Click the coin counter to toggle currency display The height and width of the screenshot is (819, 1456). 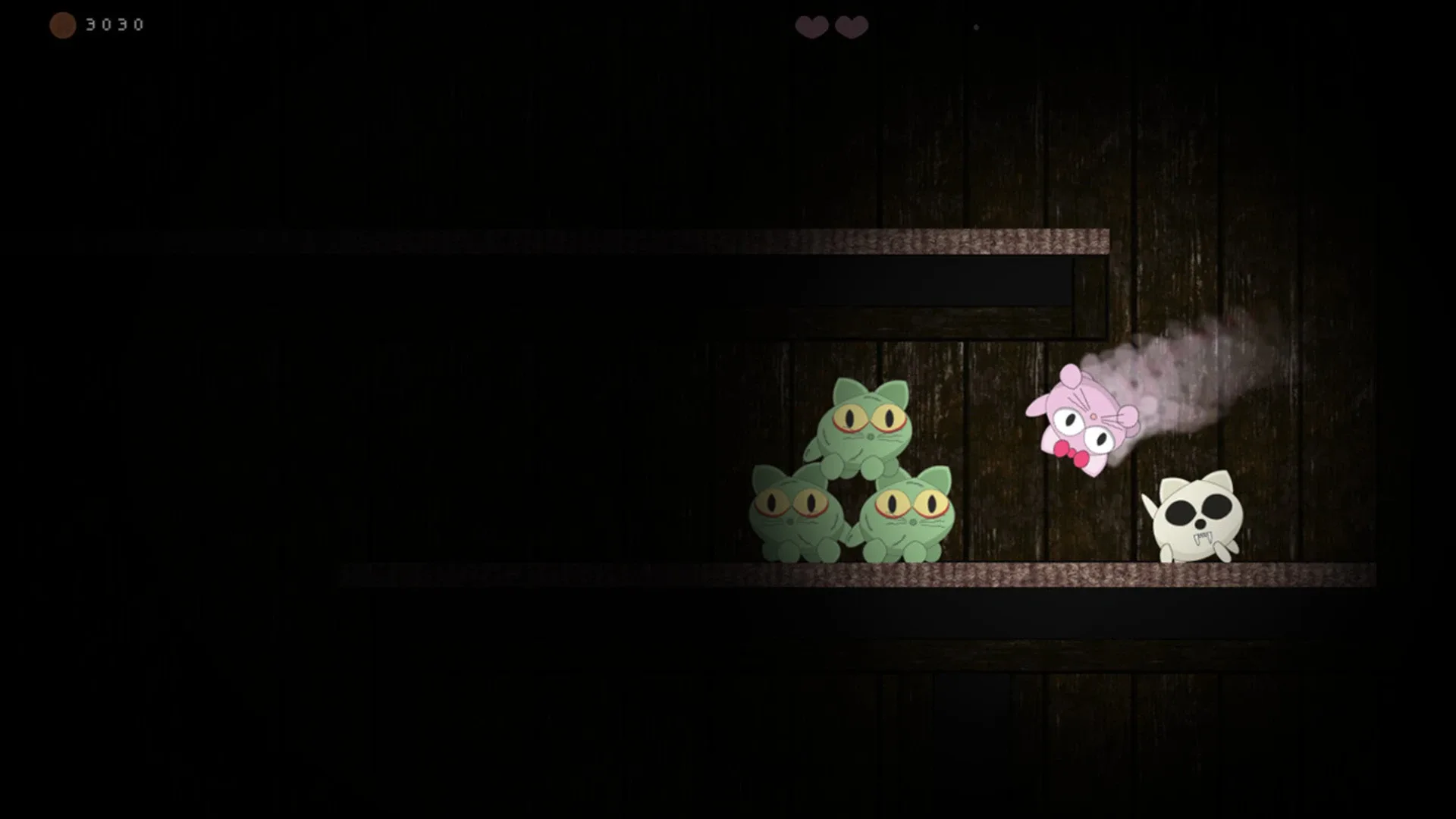point(114,24)
